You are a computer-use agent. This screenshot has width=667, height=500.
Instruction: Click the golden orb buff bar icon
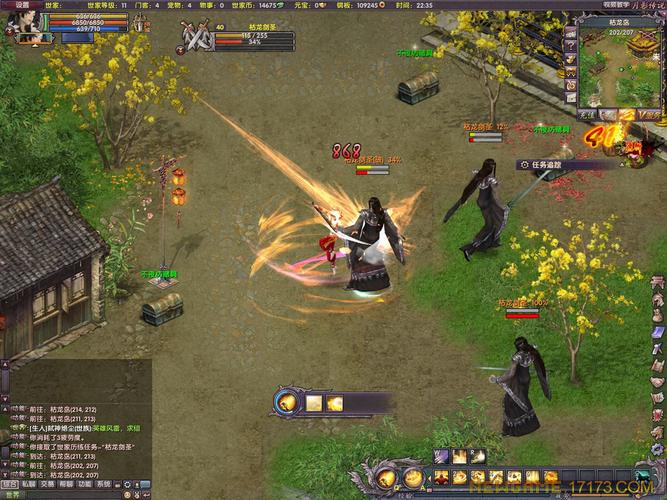[288, 402]
